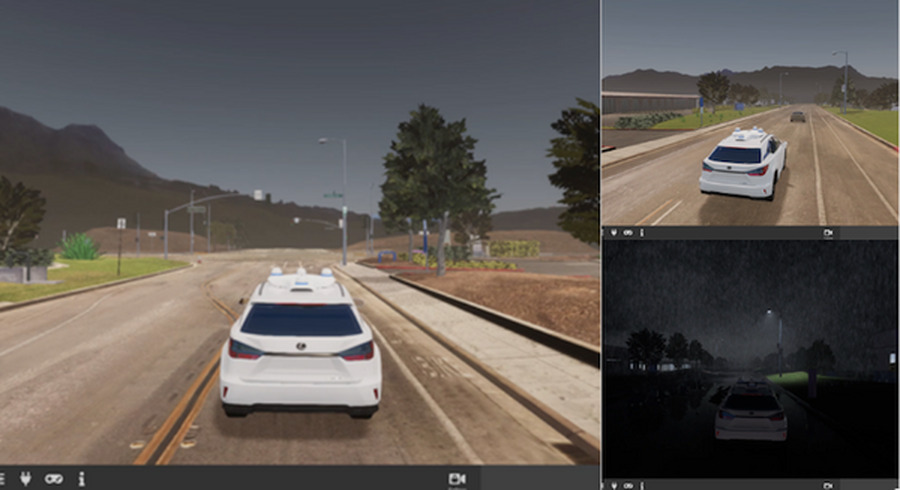
Task: Click the camera icon under the small daytime view
Action: 828,233
